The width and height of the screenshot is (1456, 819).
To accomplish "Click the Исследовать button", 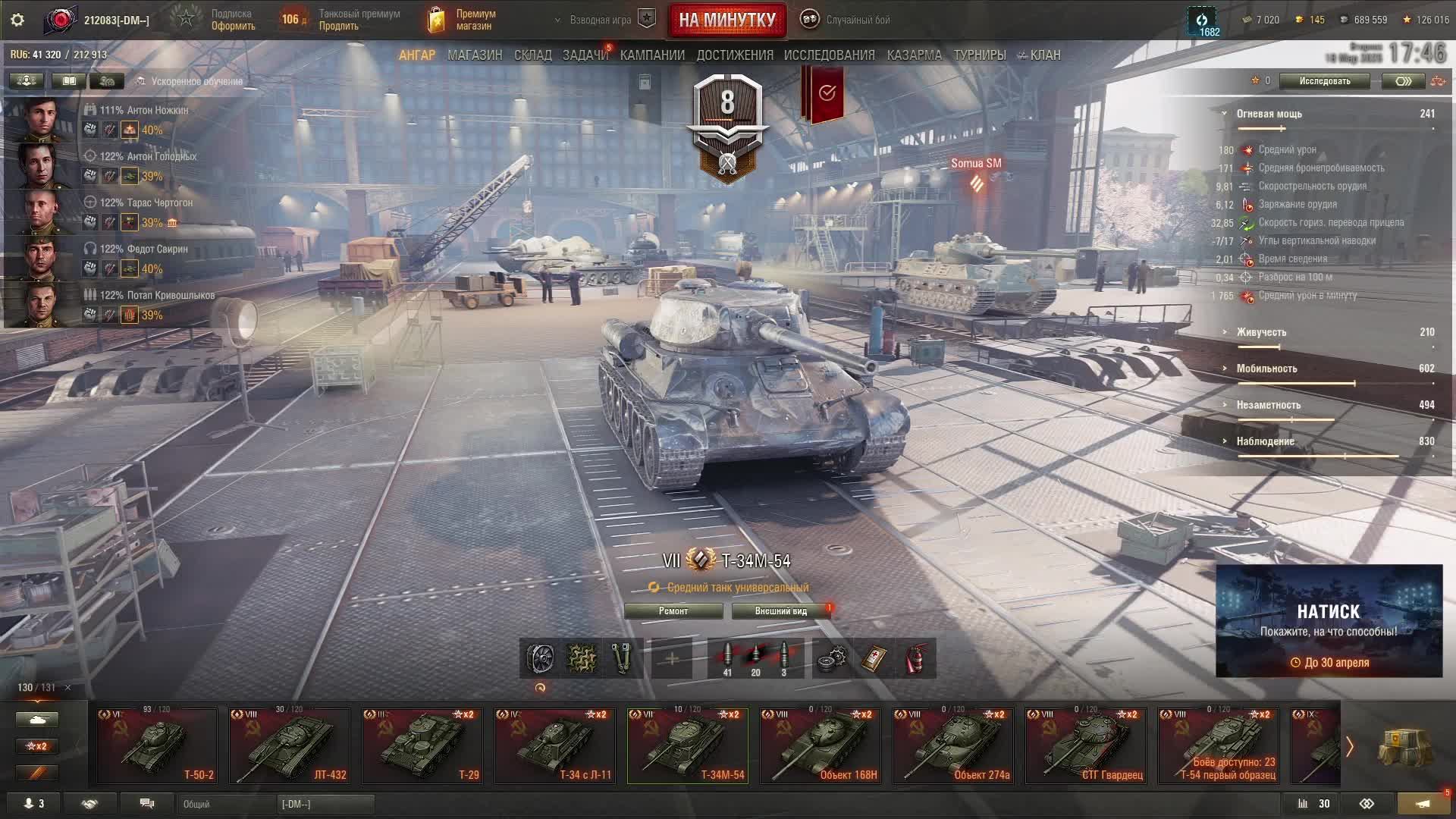I will [1324, 81].
